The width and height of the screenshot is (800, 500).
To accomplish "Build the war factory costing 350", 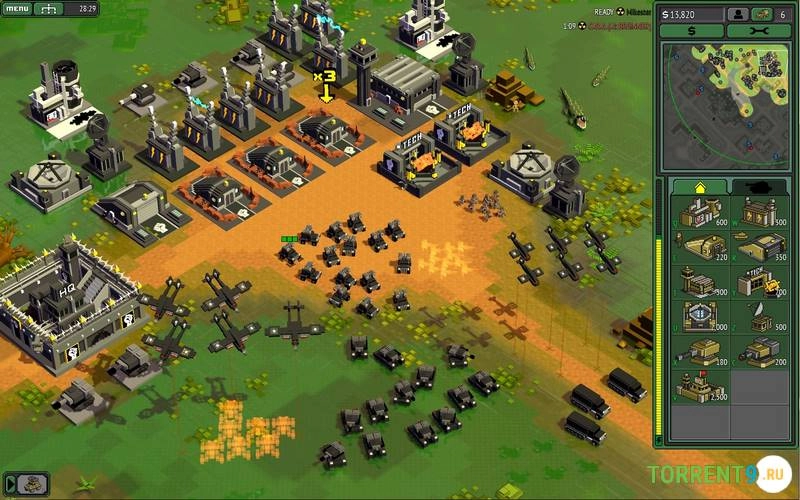I will pyautogui.click(x=761, y=247).
